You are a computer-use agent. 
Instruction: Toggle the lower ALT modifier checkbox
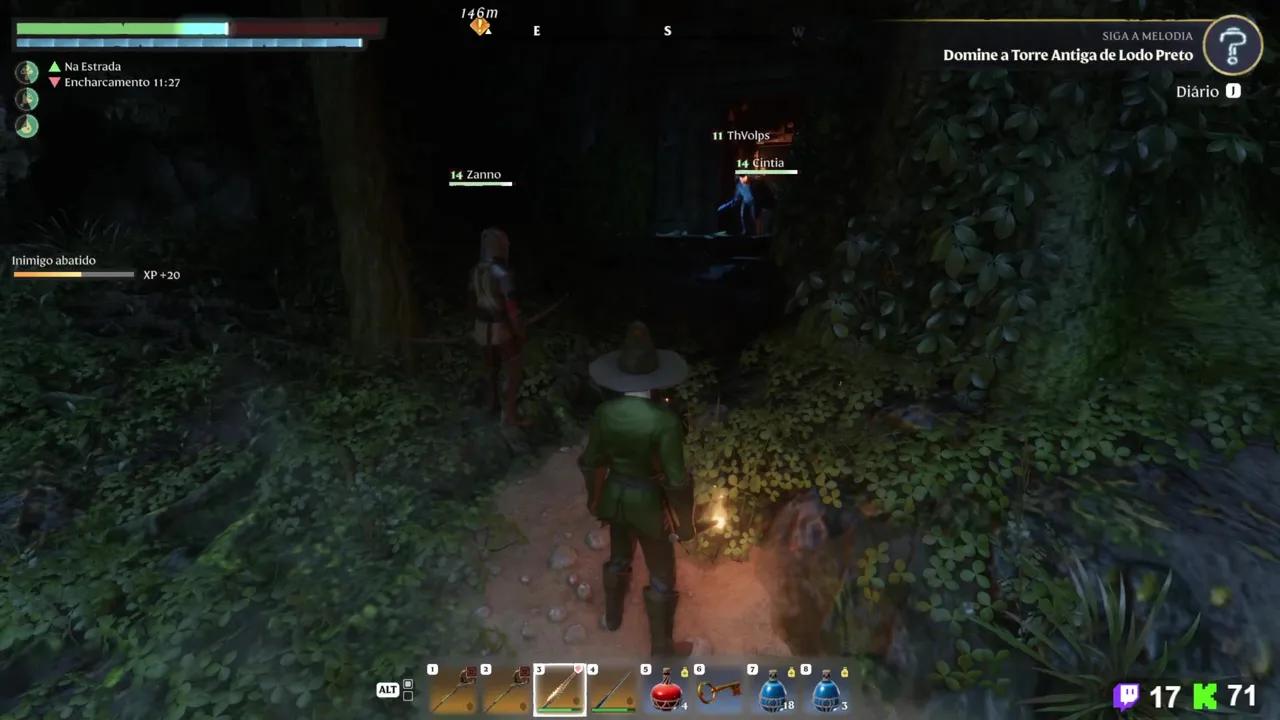click(x=406, y=696)
